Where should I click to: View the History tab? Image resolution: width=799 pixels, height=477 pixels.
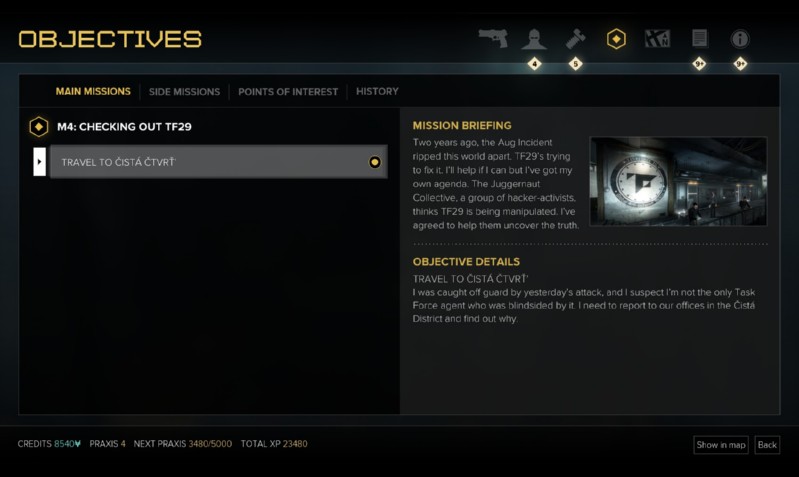pyautogui.click(x=377, y=92)
